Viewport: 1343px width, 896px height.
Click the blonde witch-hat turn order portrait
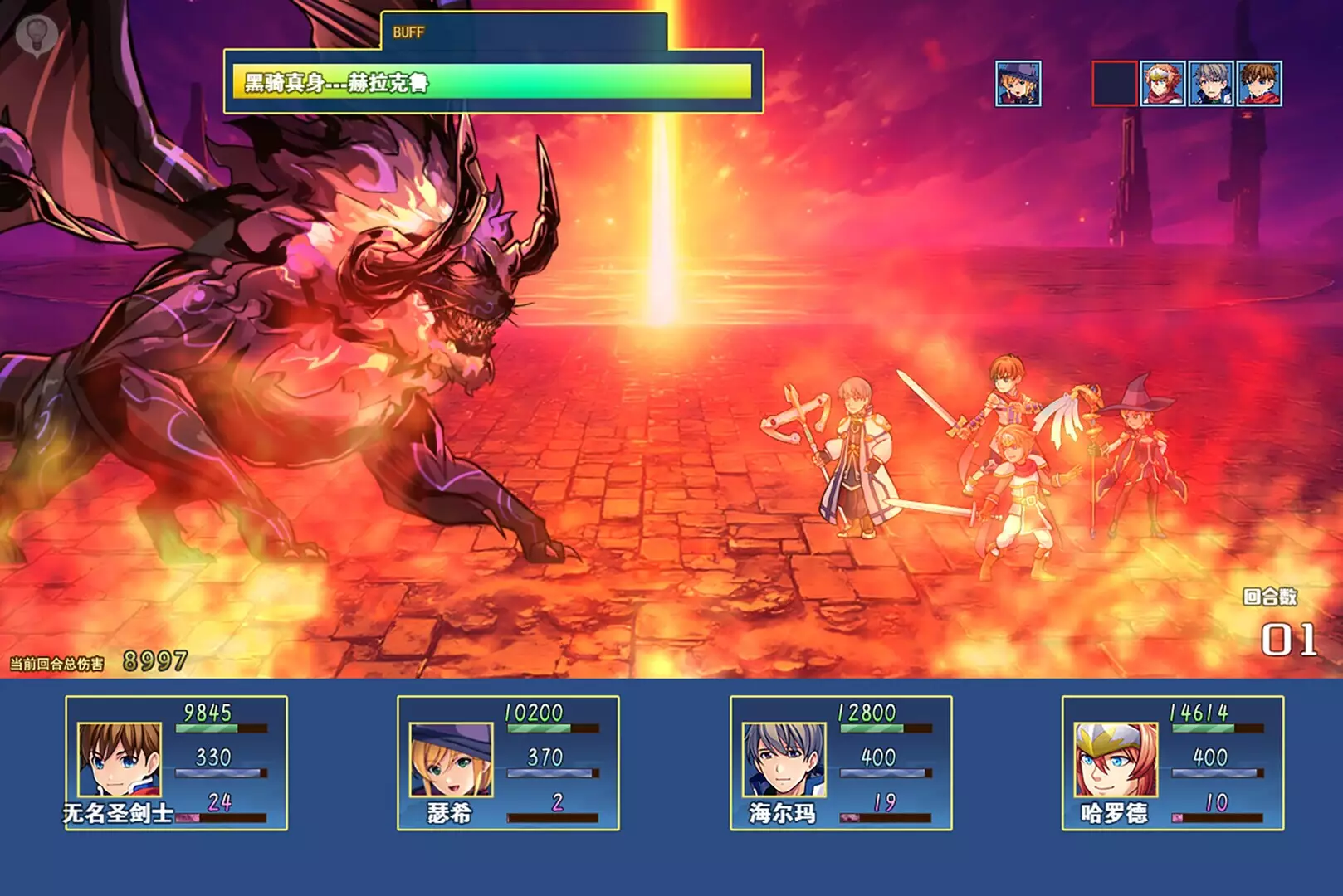[x=1018, y=84]
